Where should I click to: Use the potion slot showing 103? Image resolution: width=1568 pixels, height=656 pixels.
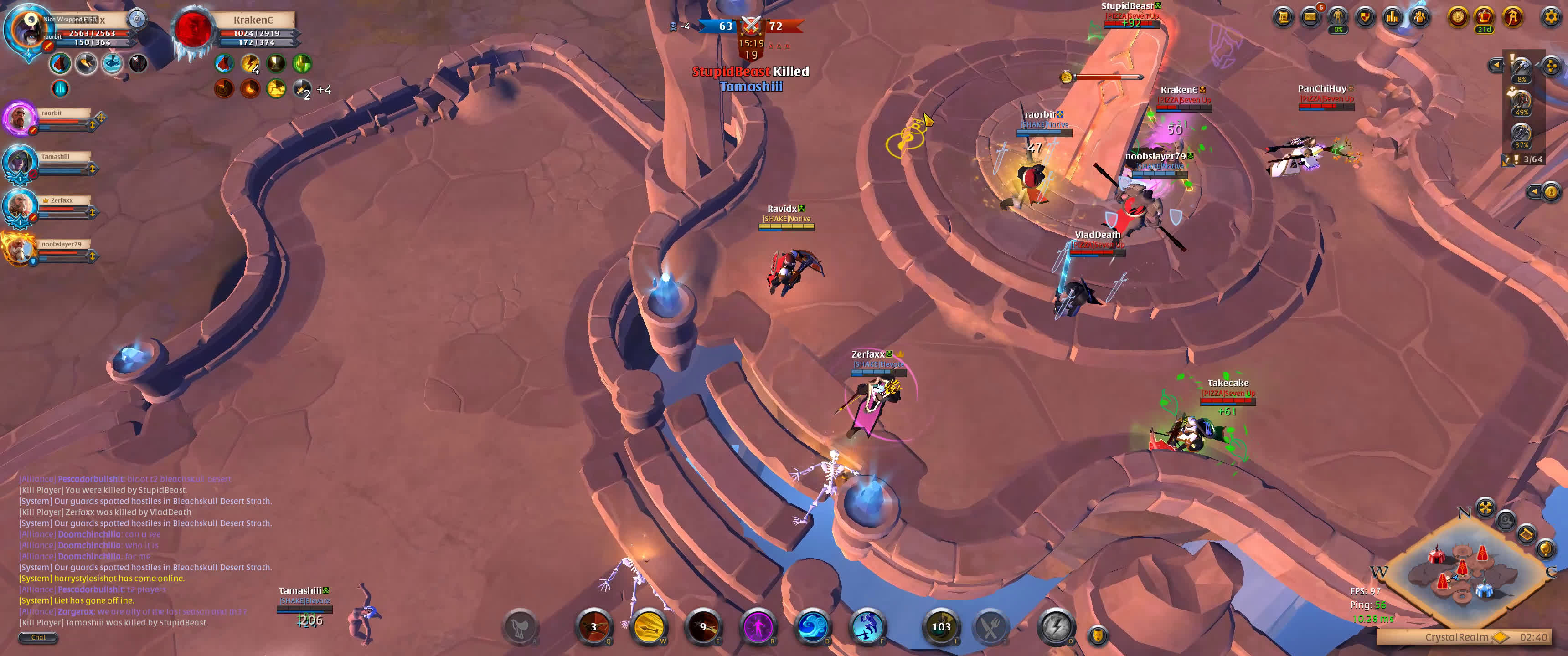click(940, 626)
